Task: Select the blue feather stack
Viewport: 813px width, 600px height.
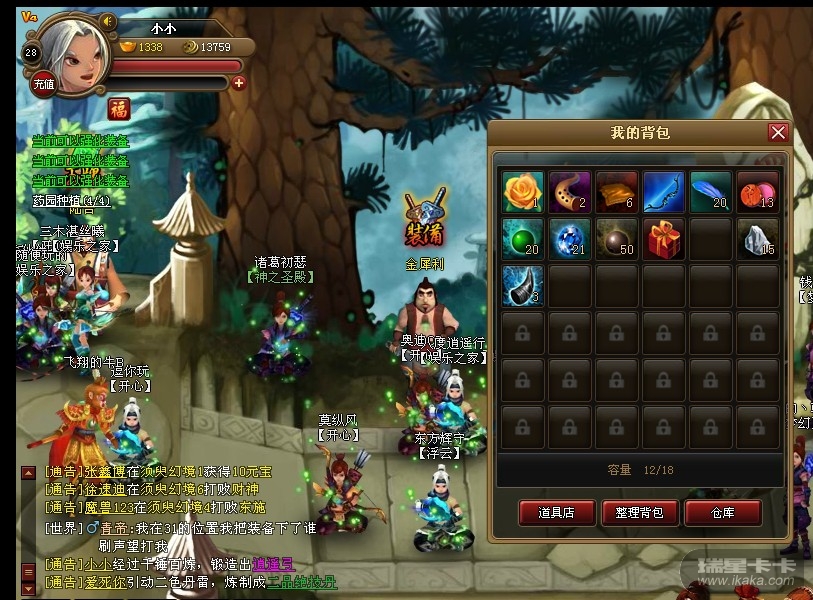Action: tap(710, 192)
